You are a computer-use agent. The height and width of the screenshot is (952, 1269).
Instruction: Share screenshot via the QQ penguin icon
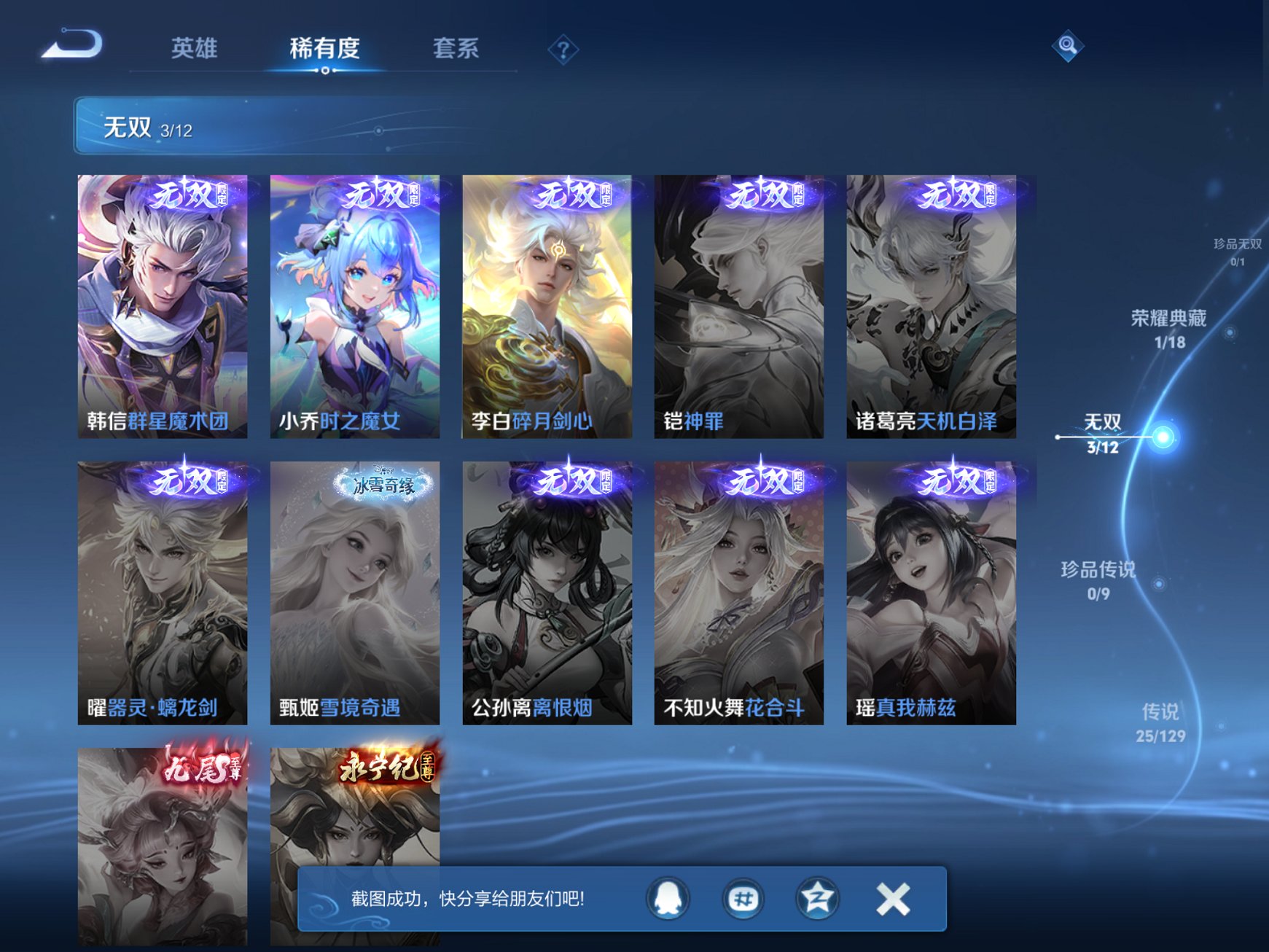[668, 900]
